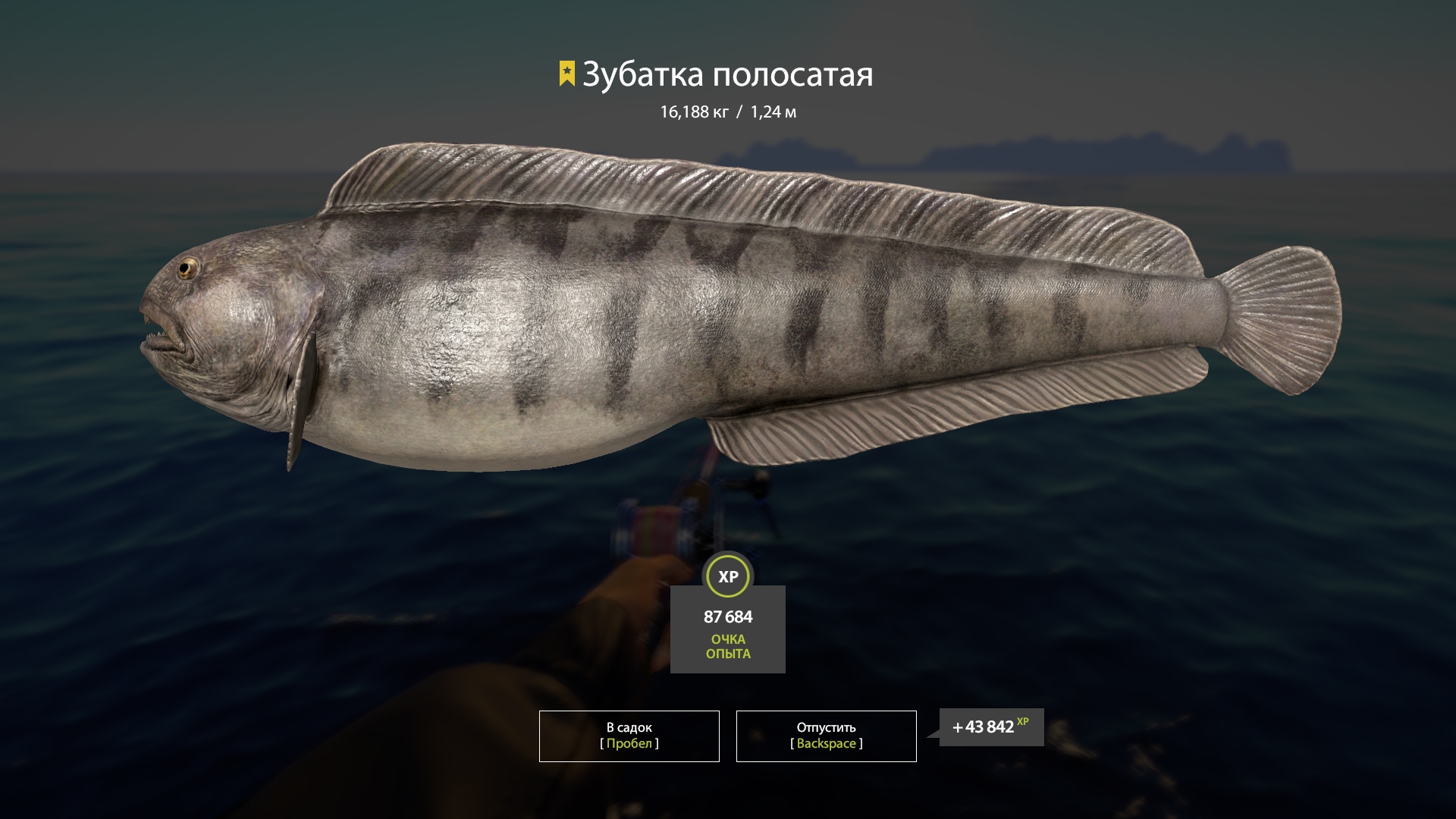Release the fish with Отпустить button
The width and height of the screenshot is (1456, 819).
point(826,736)
